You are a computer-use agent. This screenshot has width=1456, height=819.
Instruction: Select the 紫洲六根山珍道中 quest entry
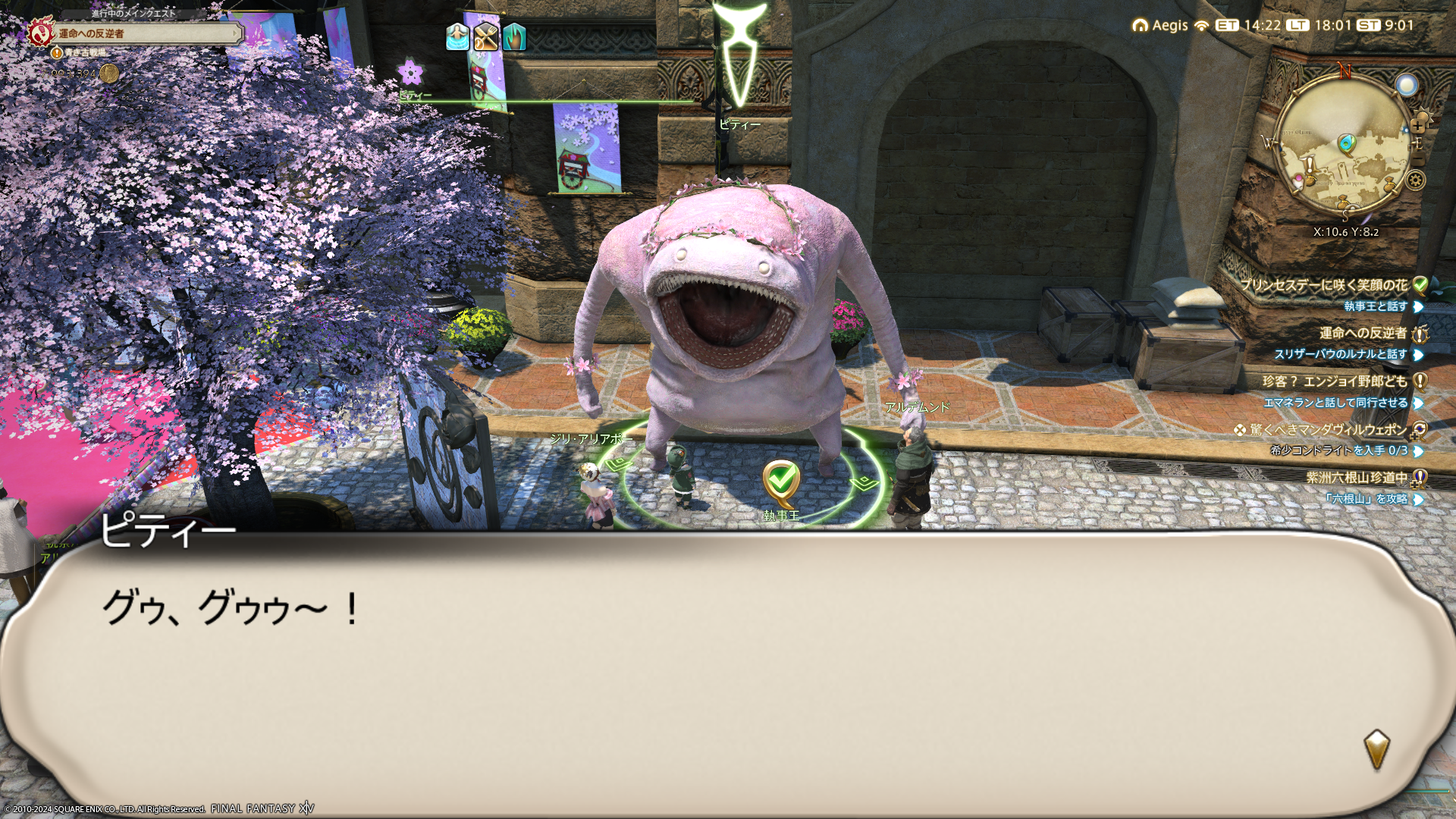1356,478
